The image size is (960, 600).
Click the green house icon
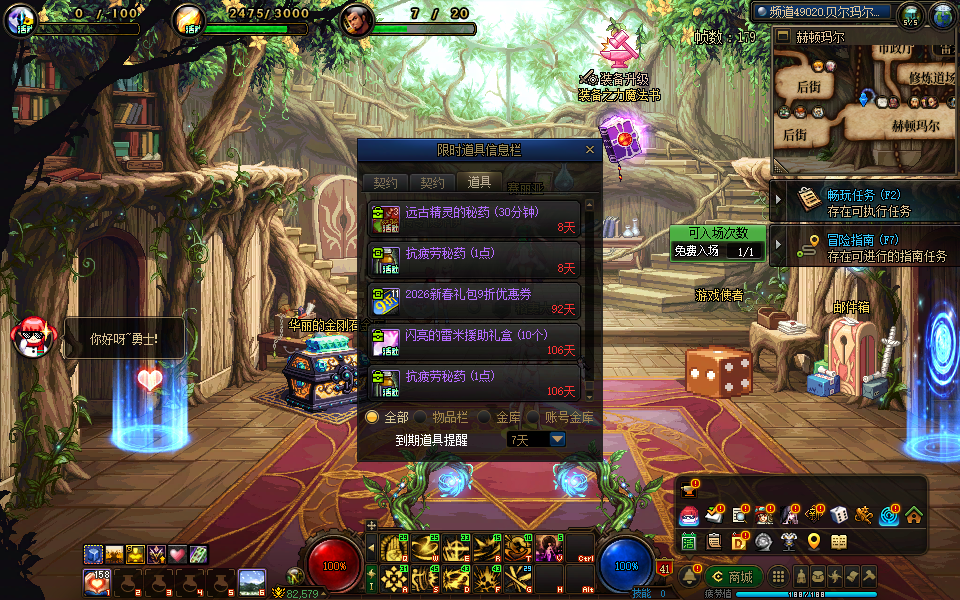tap(913, 516)
